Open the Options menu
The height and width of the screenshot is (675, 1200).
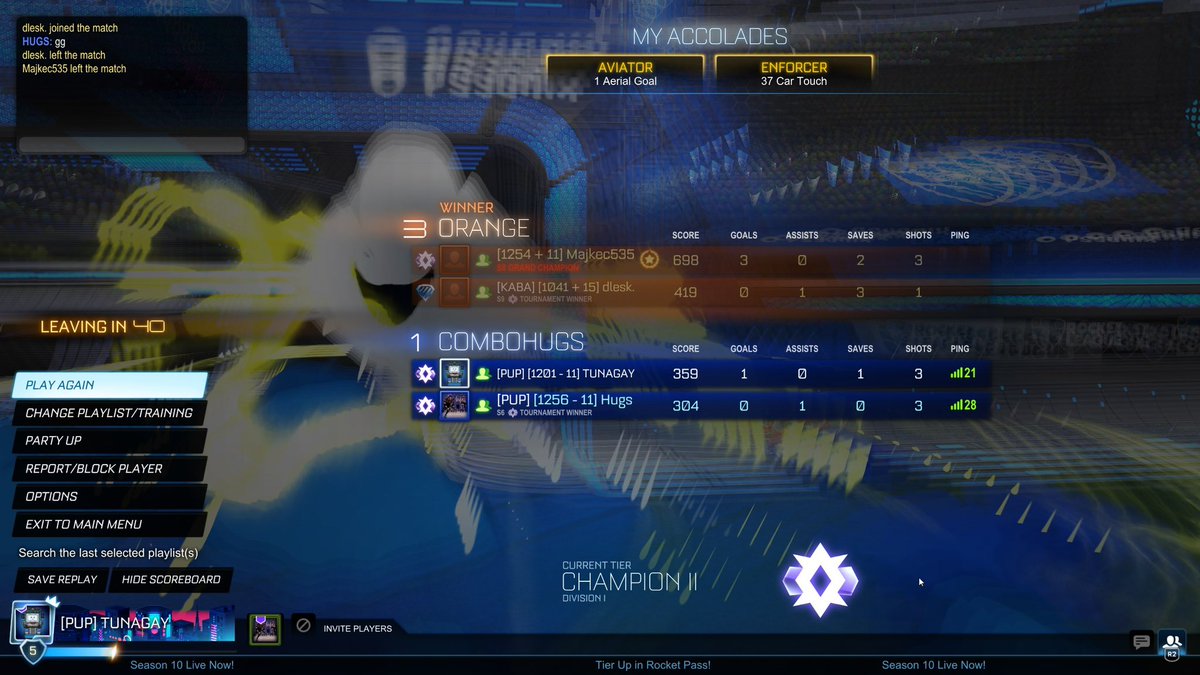pos(110,496)
